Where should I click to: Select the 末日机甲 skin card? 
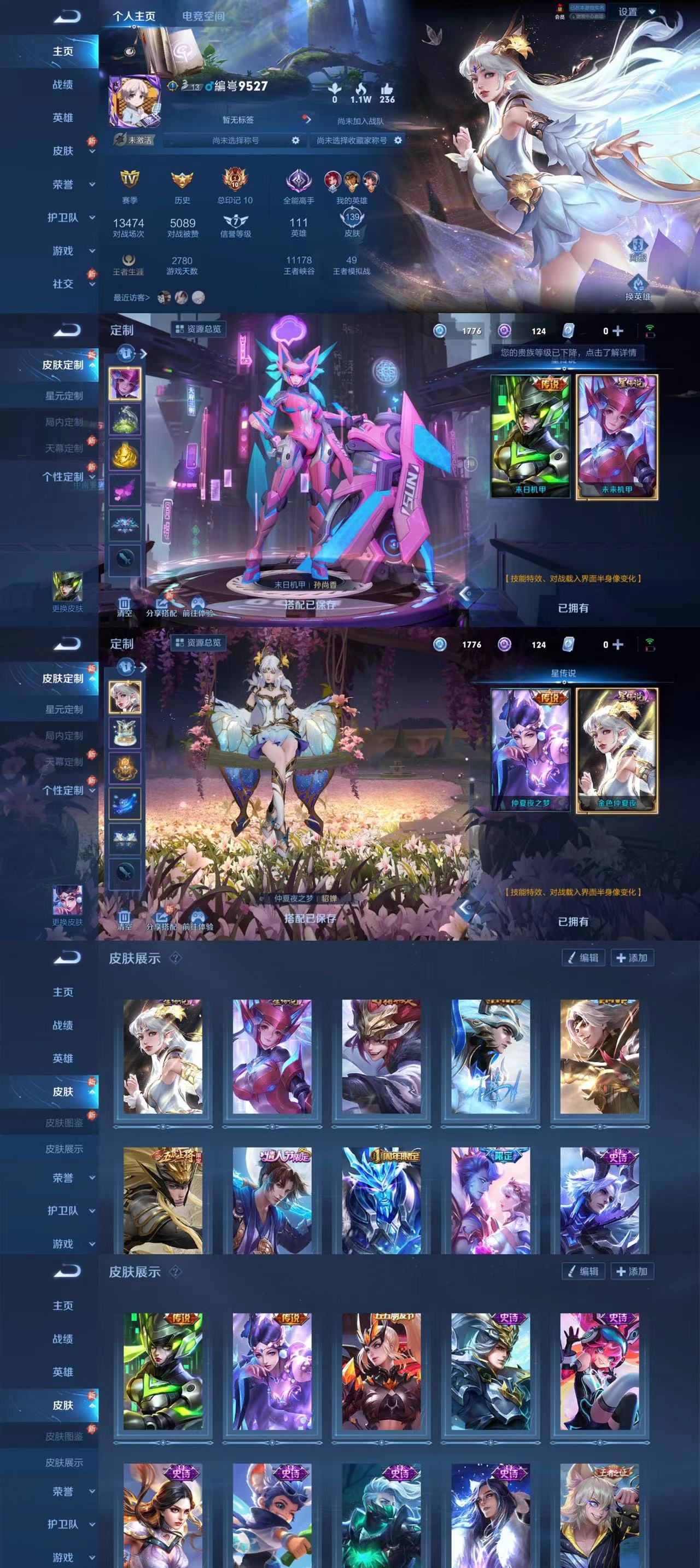529,436
